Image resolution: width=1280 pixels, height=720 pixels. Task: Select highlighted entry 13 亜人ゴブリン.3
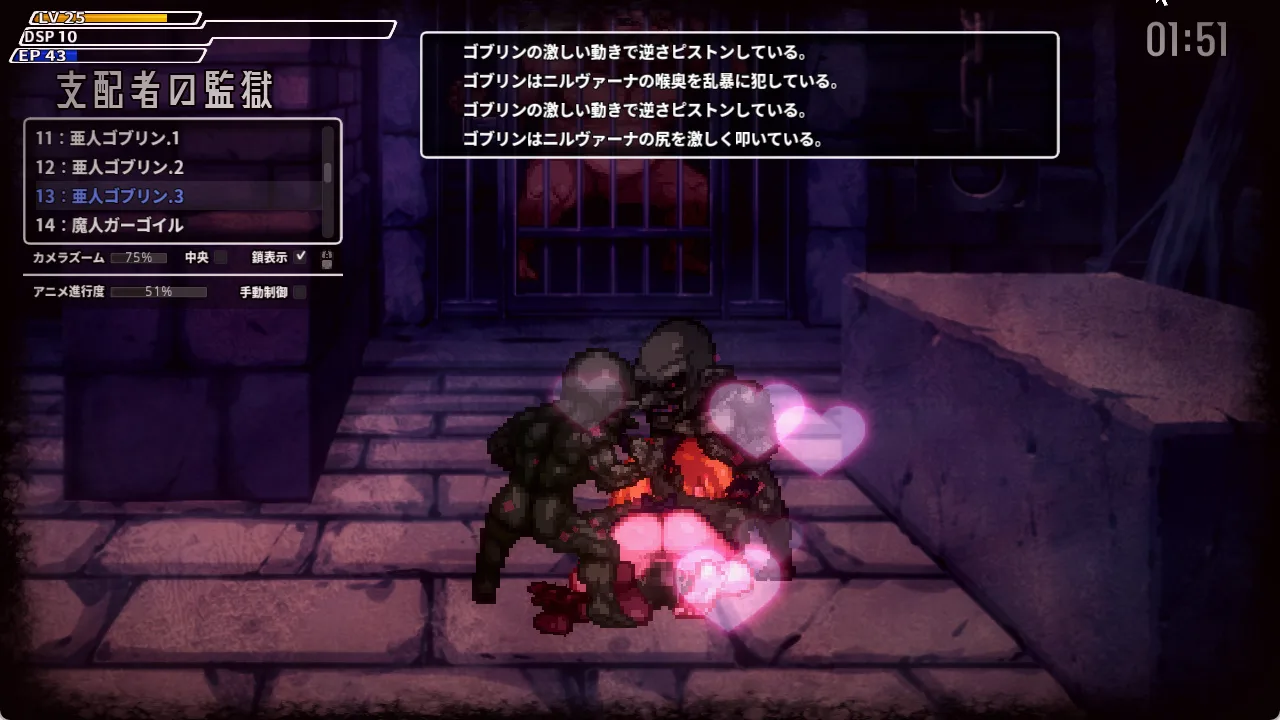pyautogui.click(x=110, y=196)
